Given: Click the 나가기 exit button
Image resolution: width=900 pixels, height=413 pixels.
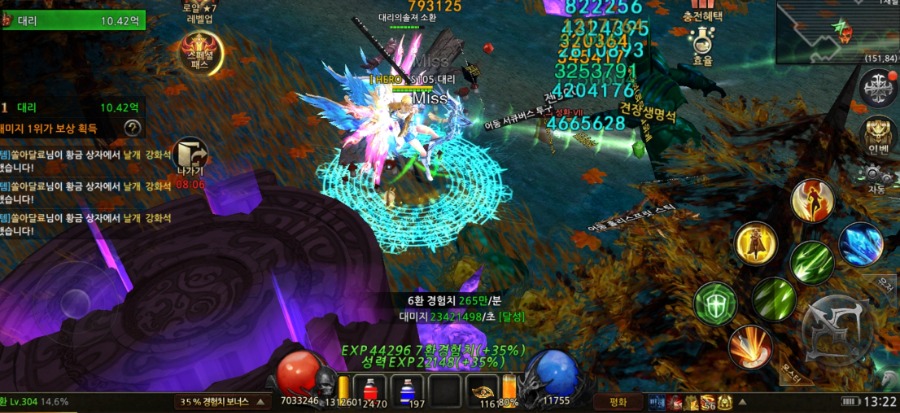Looking at the screenshot, I should pos(190,156).
